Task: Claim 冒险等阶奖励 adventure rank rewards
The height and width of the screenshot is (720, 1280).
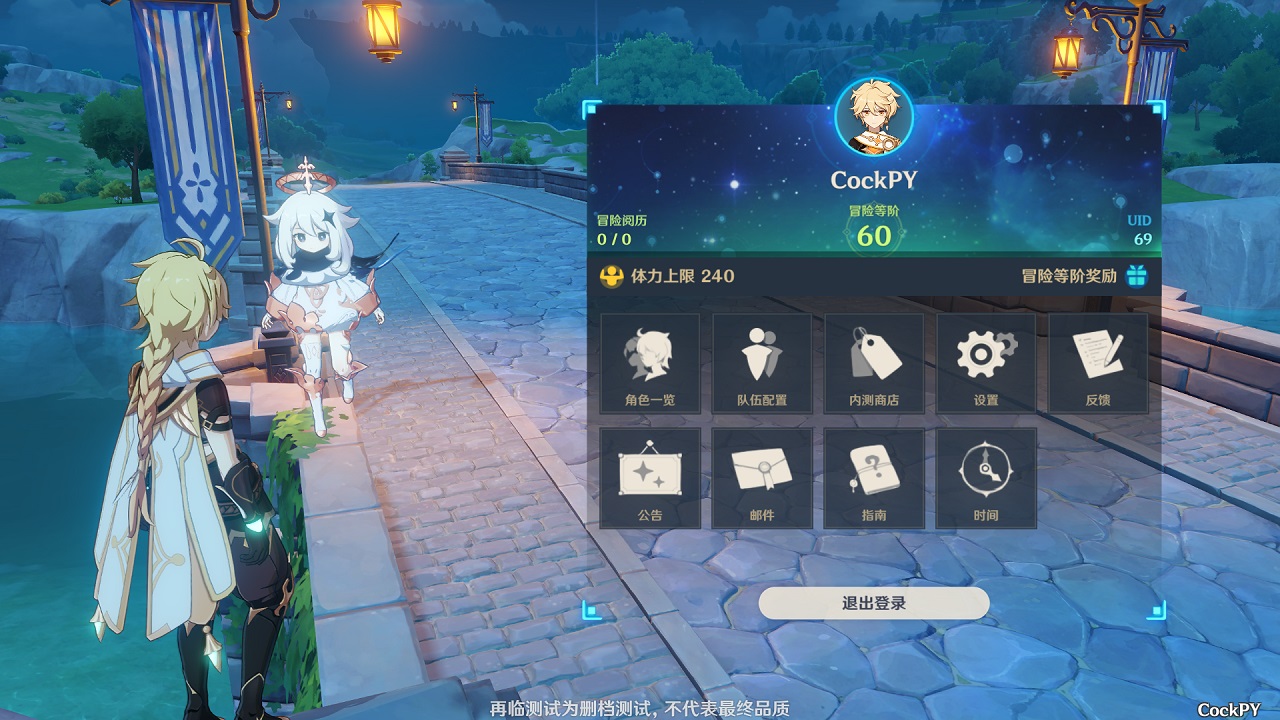Action: point(1135,276)
